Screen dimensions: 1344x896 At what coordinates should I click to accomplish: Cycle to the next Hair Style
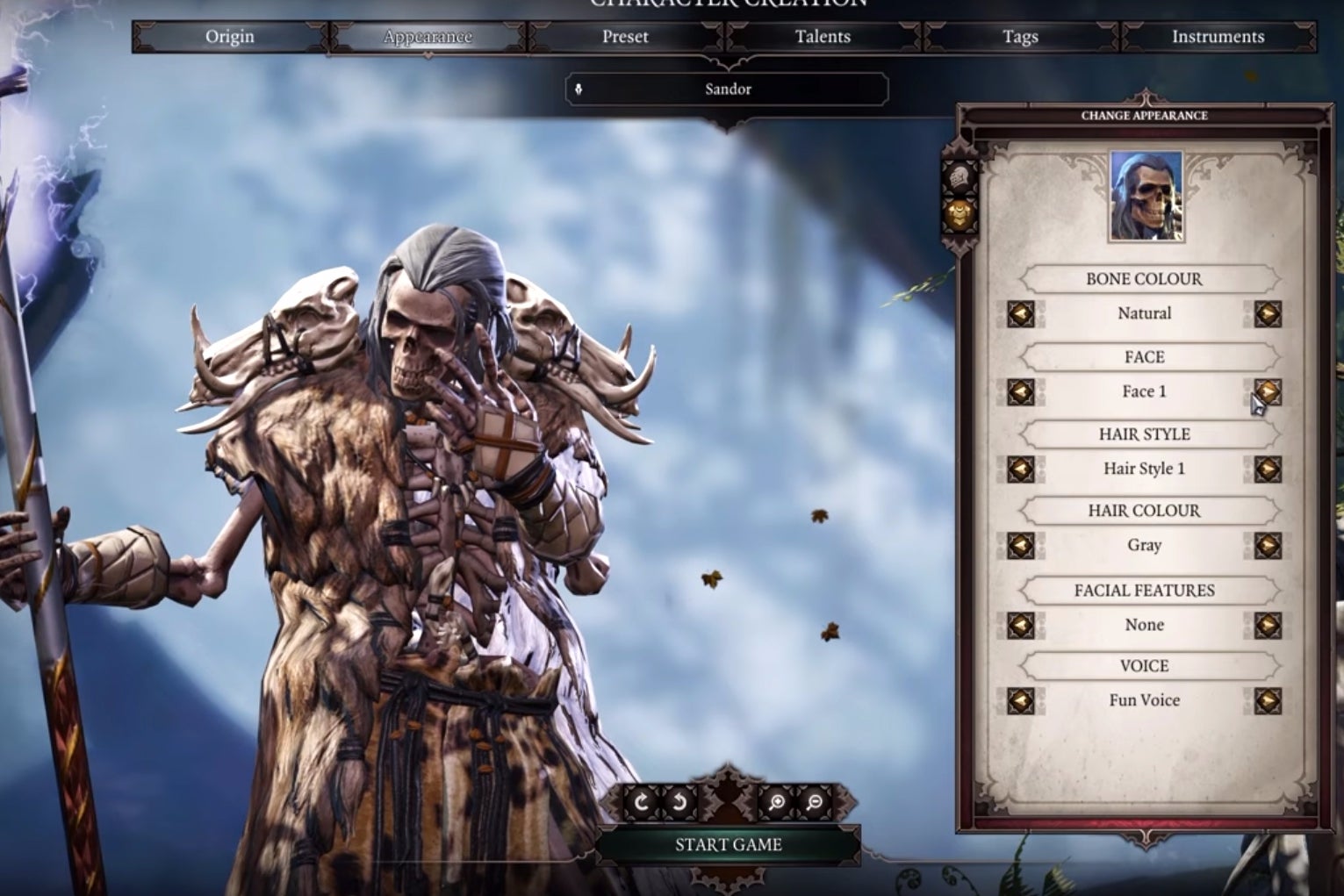[x=1266, y=469]
